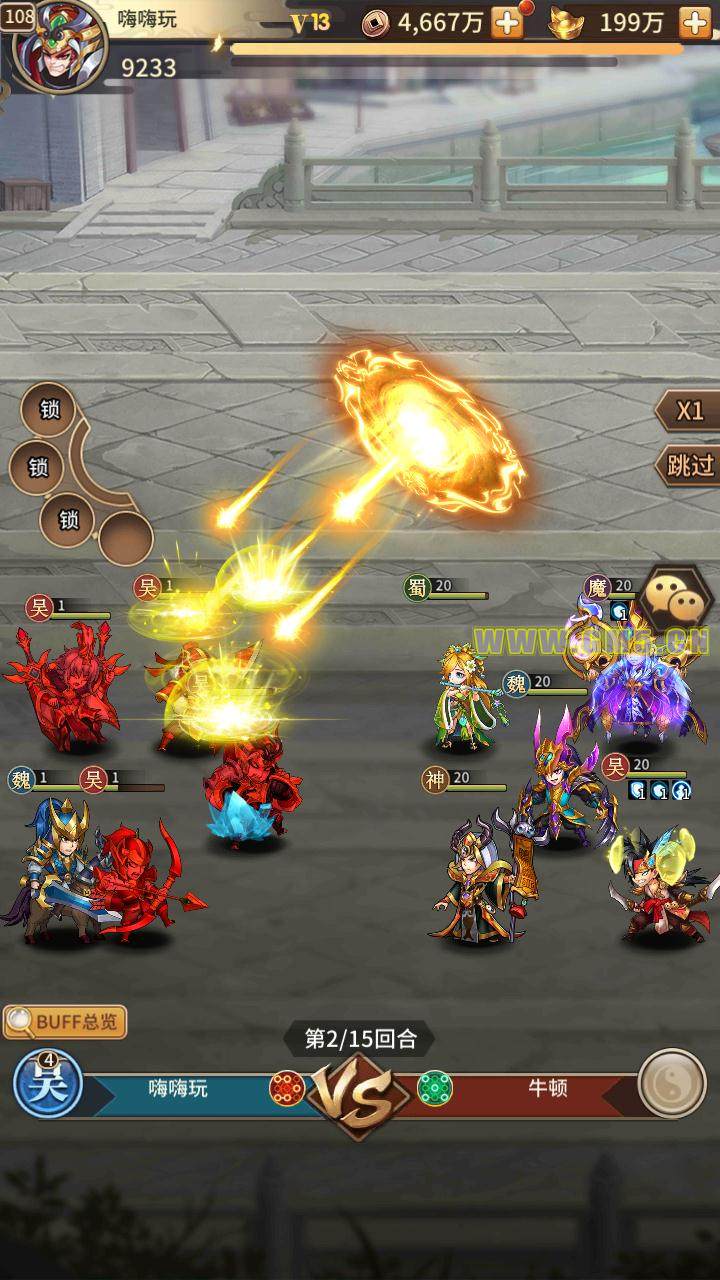Tap the blue 吴 faction emblem
The width and height of the screenshot is (720, 1280).
click(47, 1084)
